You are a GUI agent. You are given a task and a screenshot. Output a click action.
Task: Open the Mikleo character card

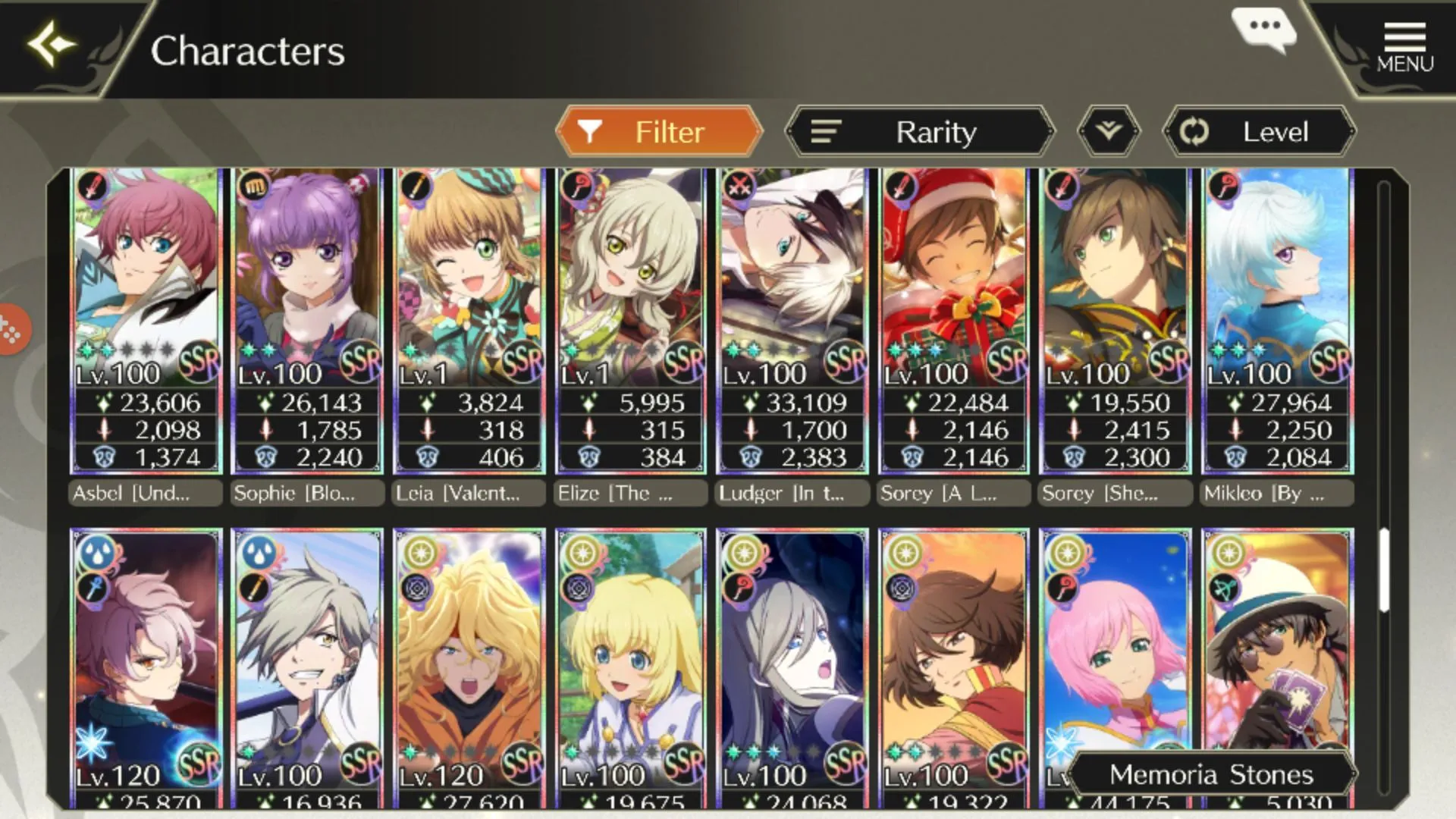click(1278, 320)
